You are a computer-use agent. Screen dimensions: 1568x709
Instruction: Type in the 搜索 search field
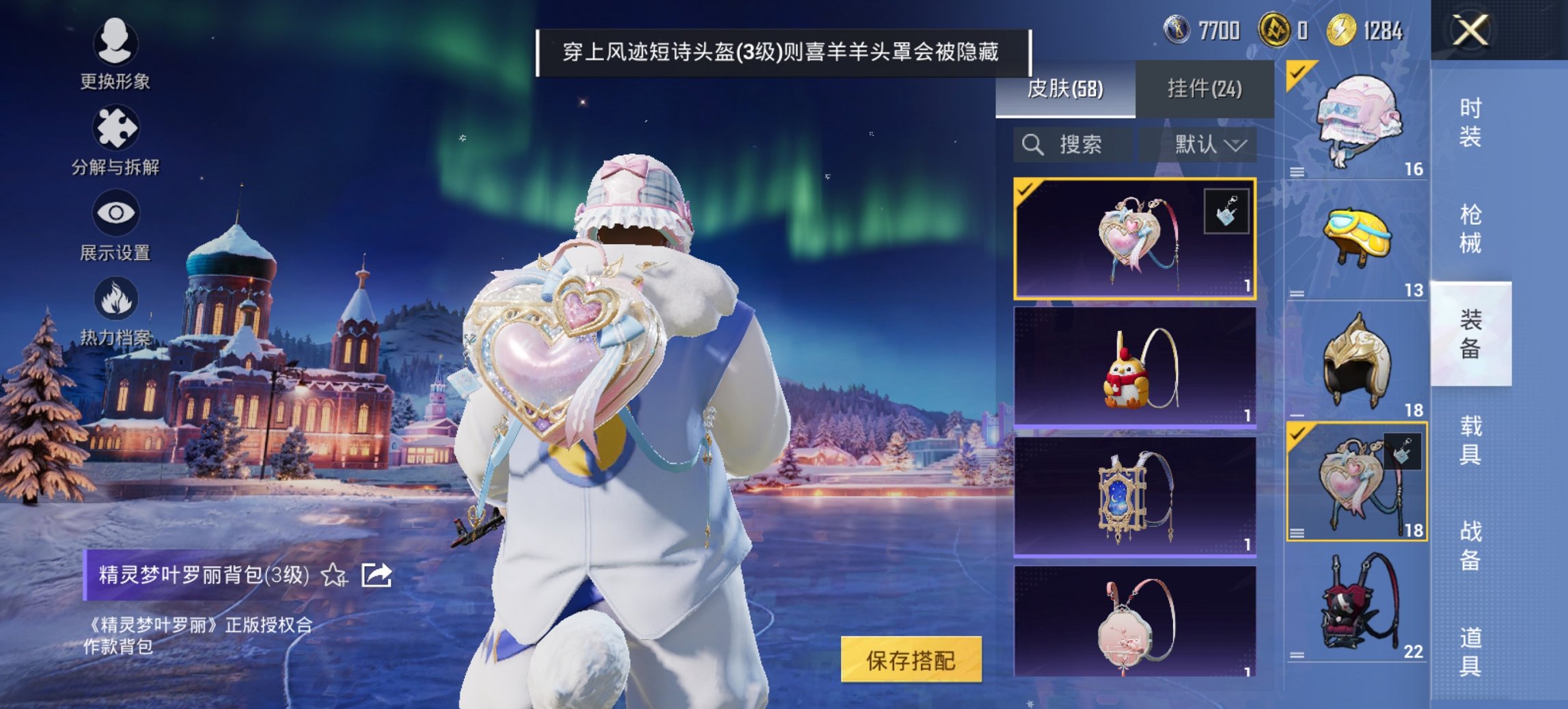(1079, 144)
